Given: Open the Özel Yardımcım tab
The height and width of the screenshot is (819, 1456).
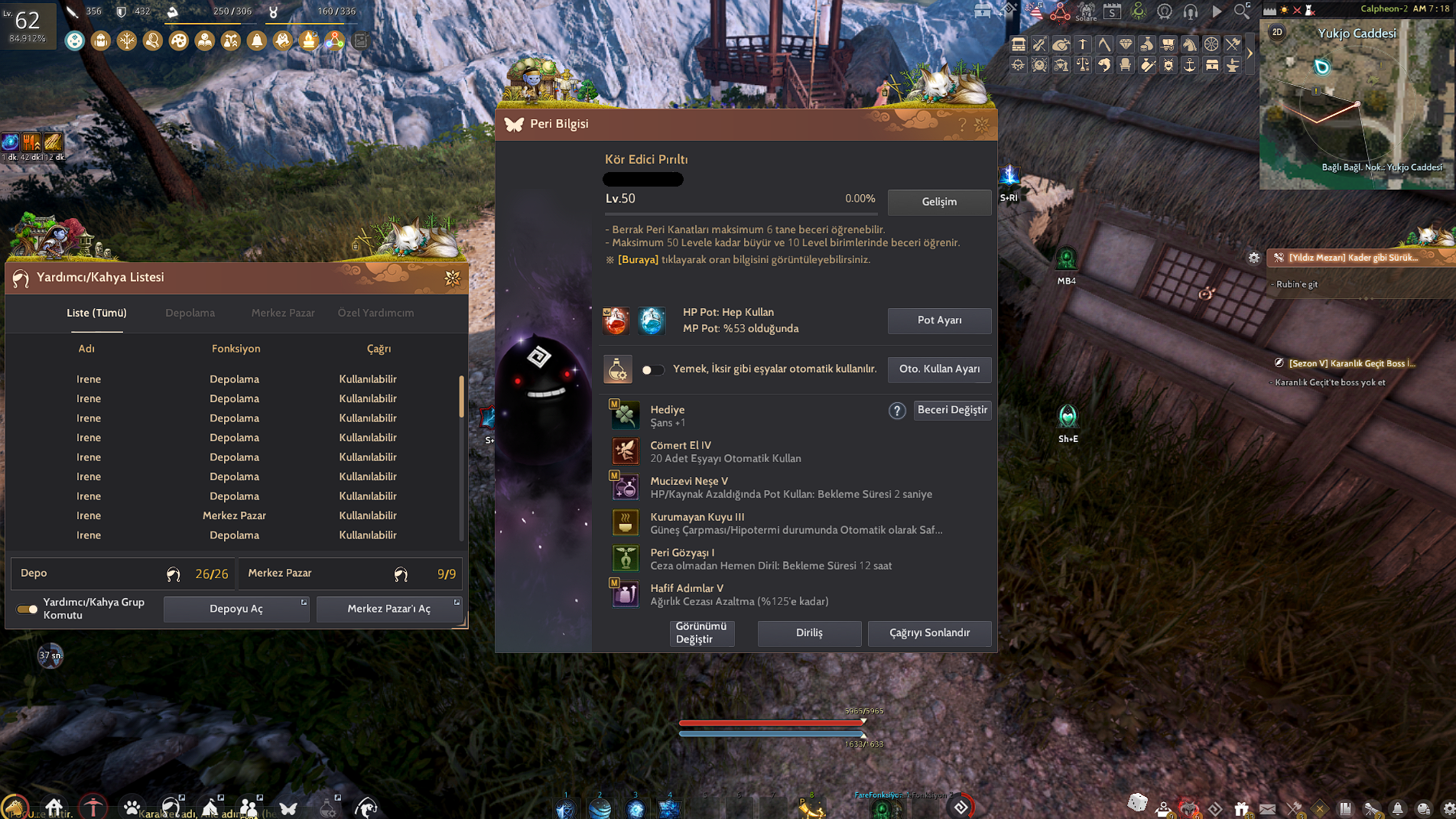Looking at the screenshot, I should (375, 313).
